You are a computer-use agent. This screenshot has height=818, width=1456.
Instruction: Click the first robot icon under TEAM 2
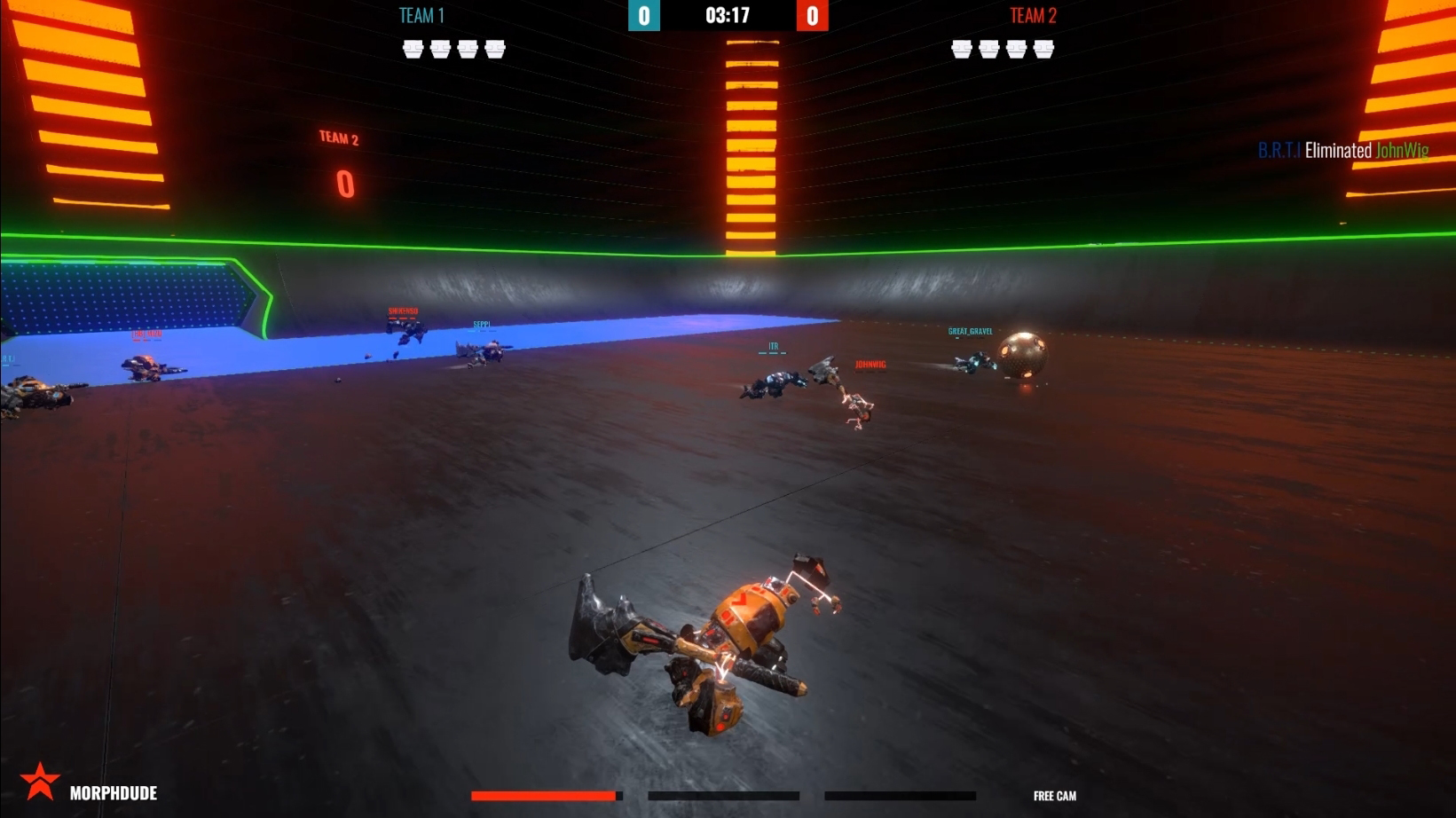(962, 49)
